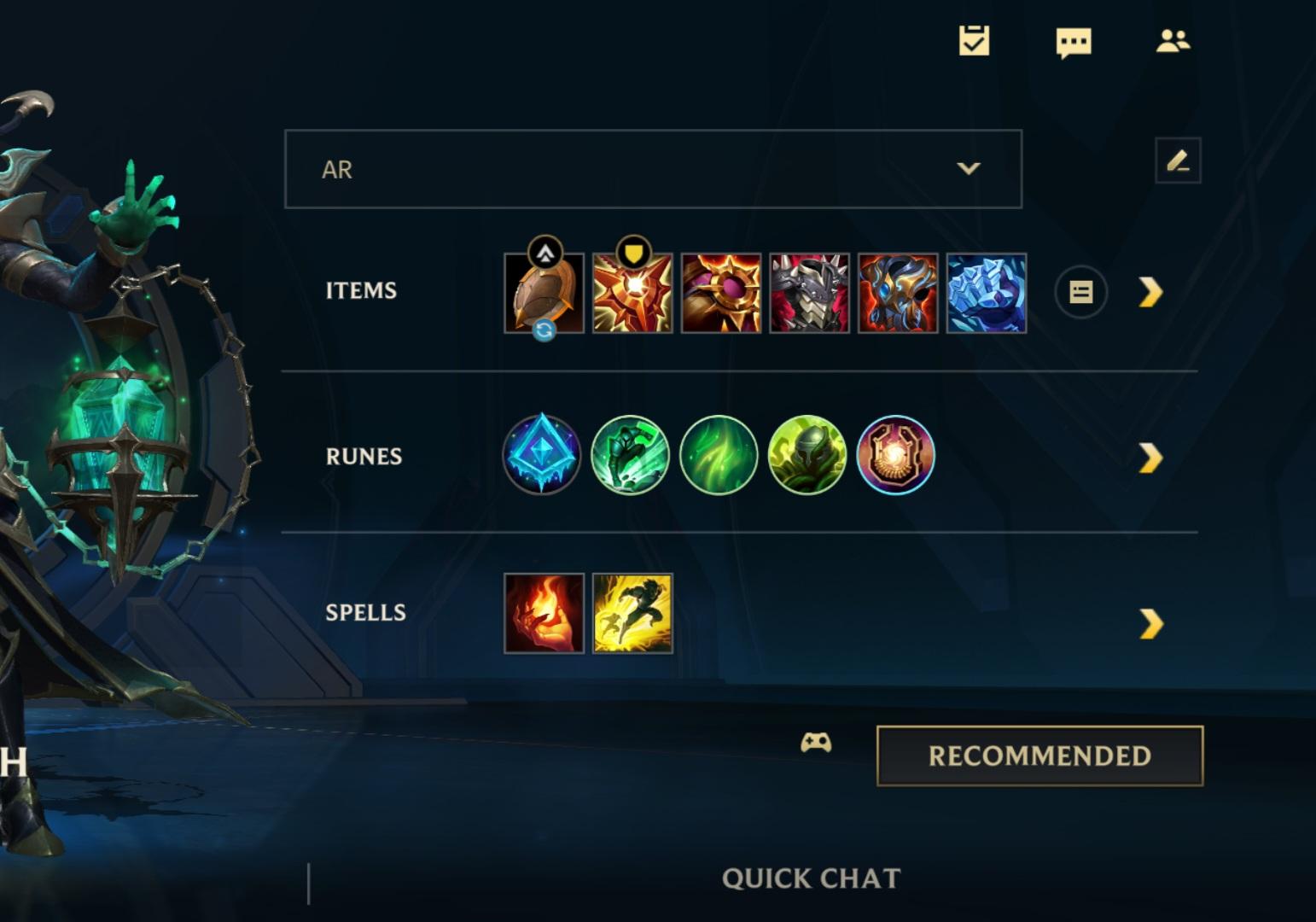The height and width of the screenshot is (922, 1316).
Task: Click the Ignite summoner spell icon
Action: pyautogui.click(x=544, y=614)
